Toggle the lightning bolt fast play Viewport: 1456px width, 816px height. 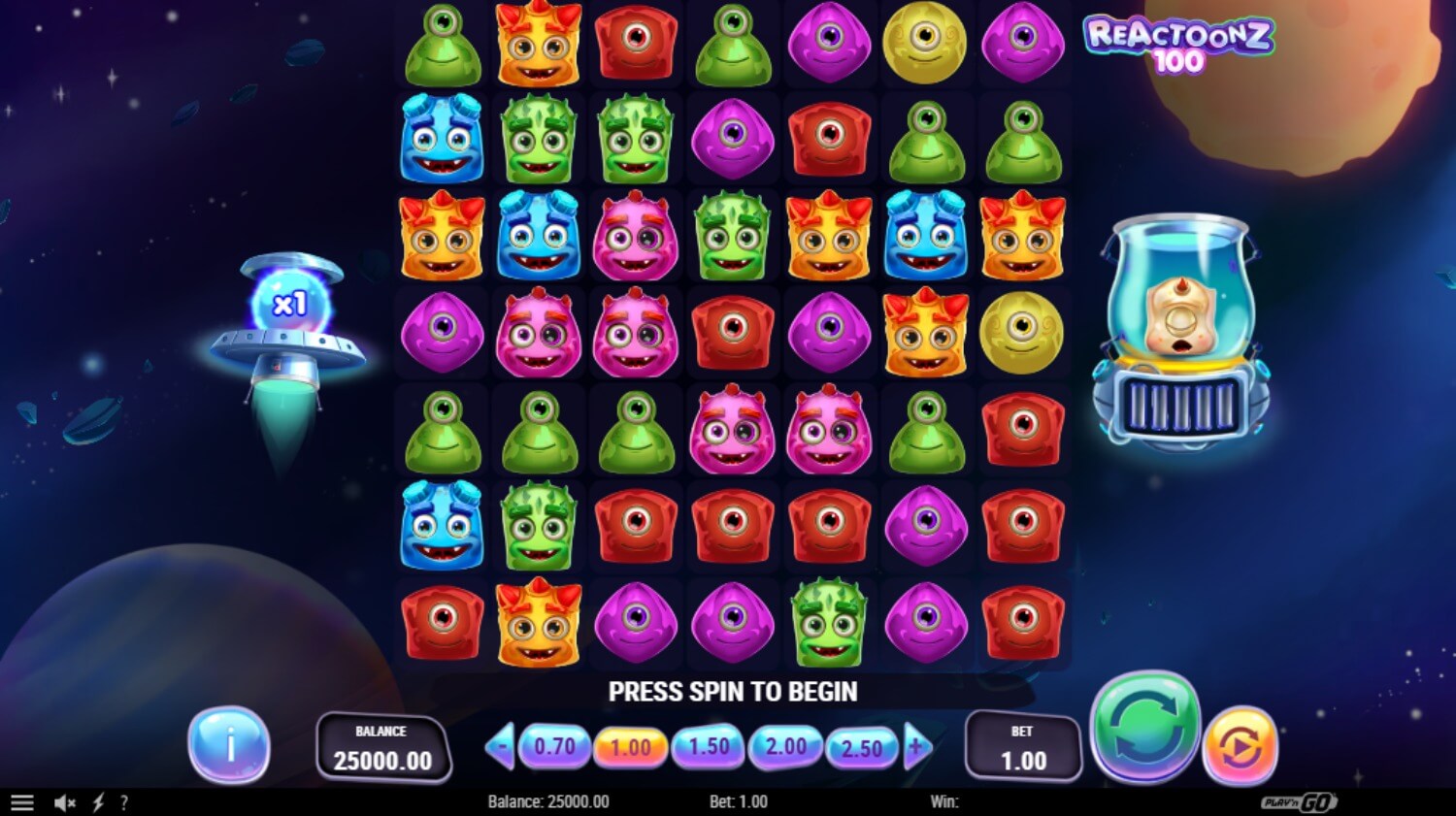[x=98, y=802]
